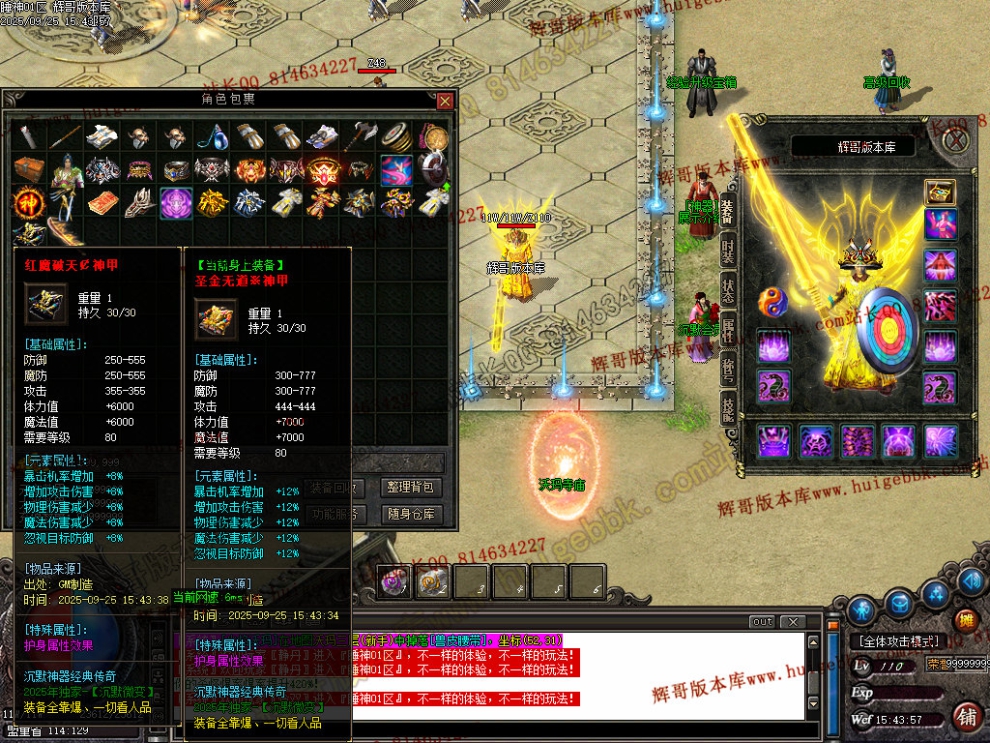This screenshot has width=990, height=743.
Task: Select the red envelope stack item
Action: [x=100, y=203]
